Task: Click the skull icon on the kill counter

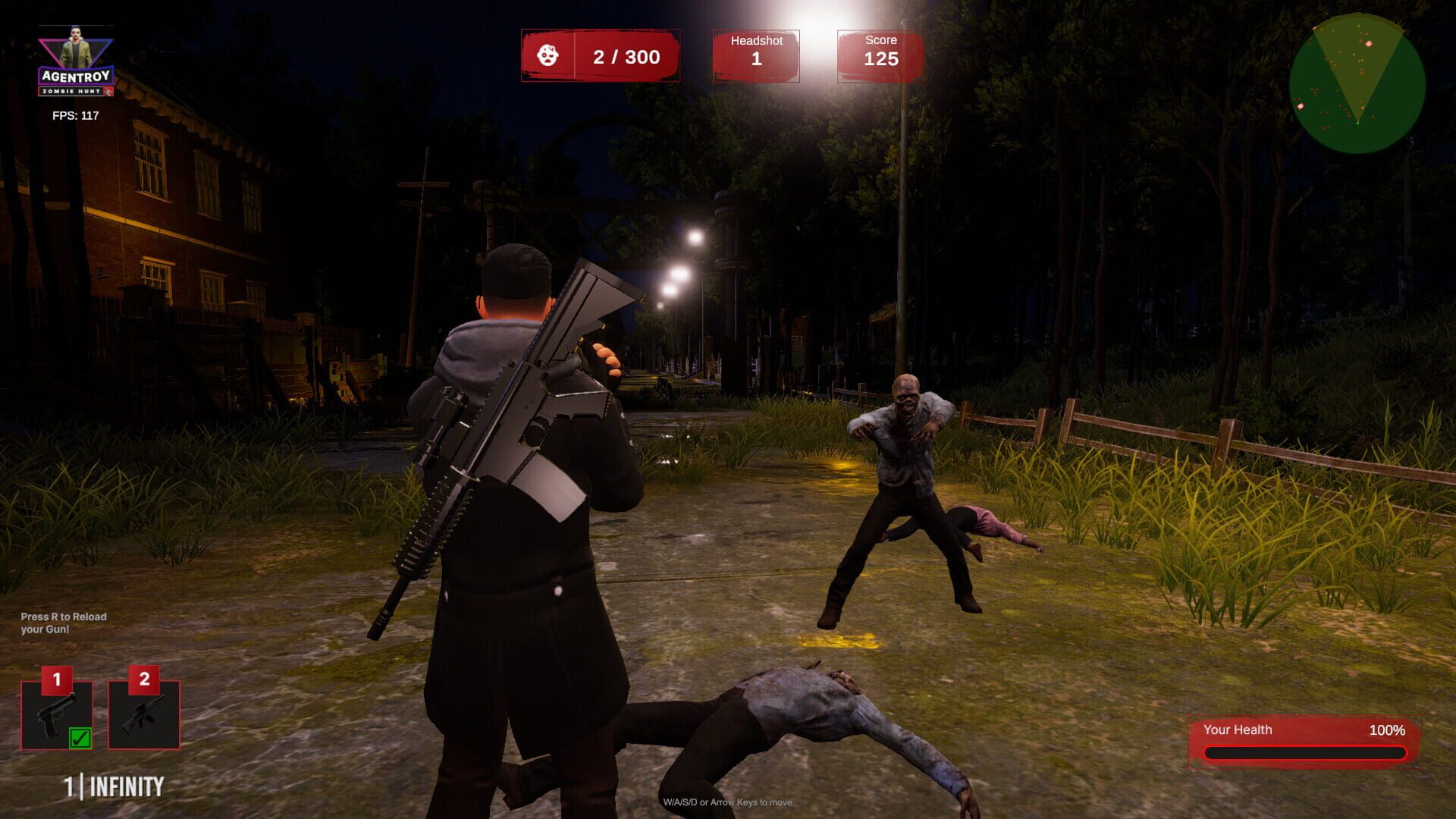Action: 549,56
